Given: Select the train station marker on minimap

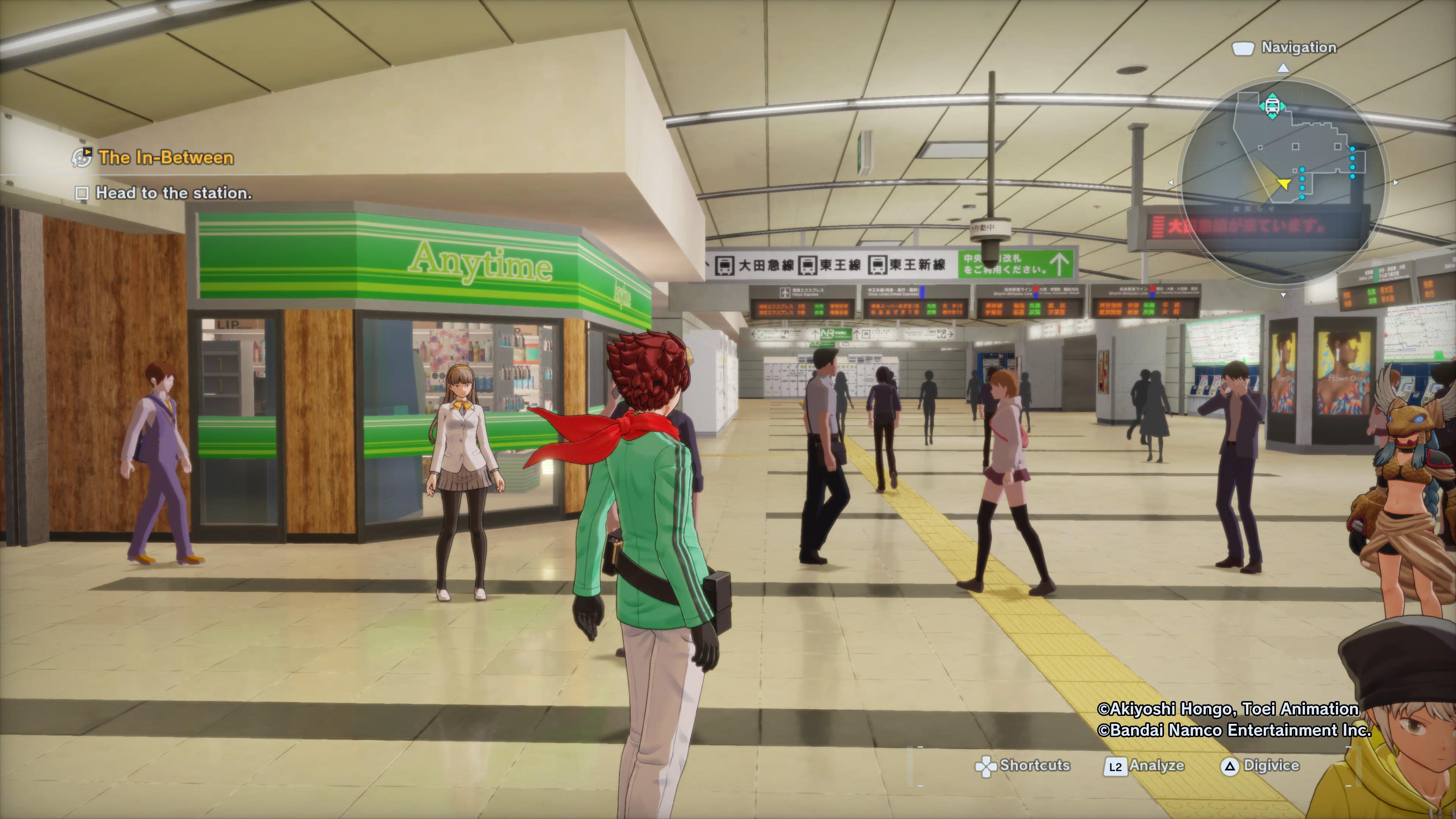Looking at the screenshot, I should [x=1272, y=106].
